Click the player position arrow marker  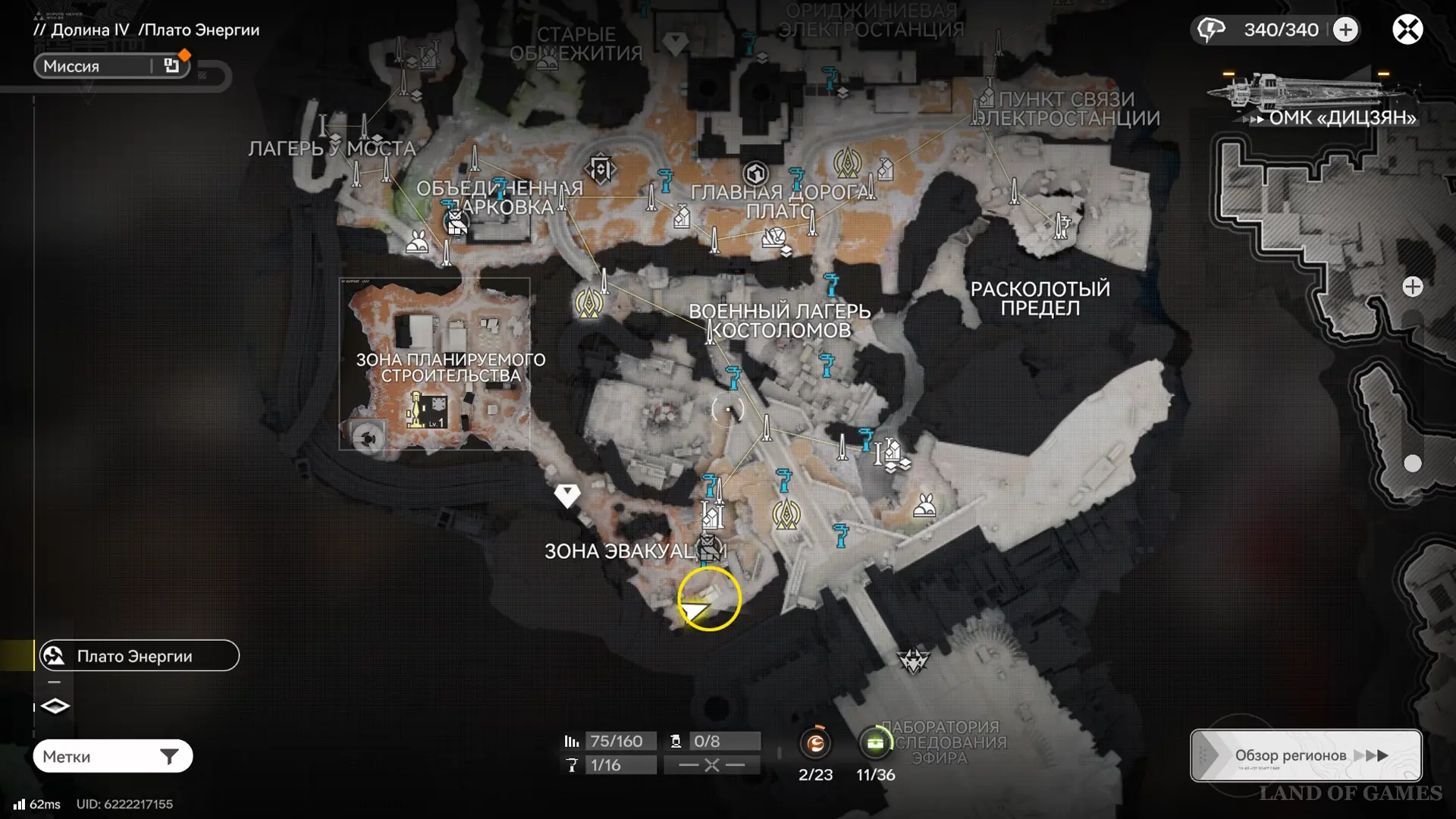694,610
